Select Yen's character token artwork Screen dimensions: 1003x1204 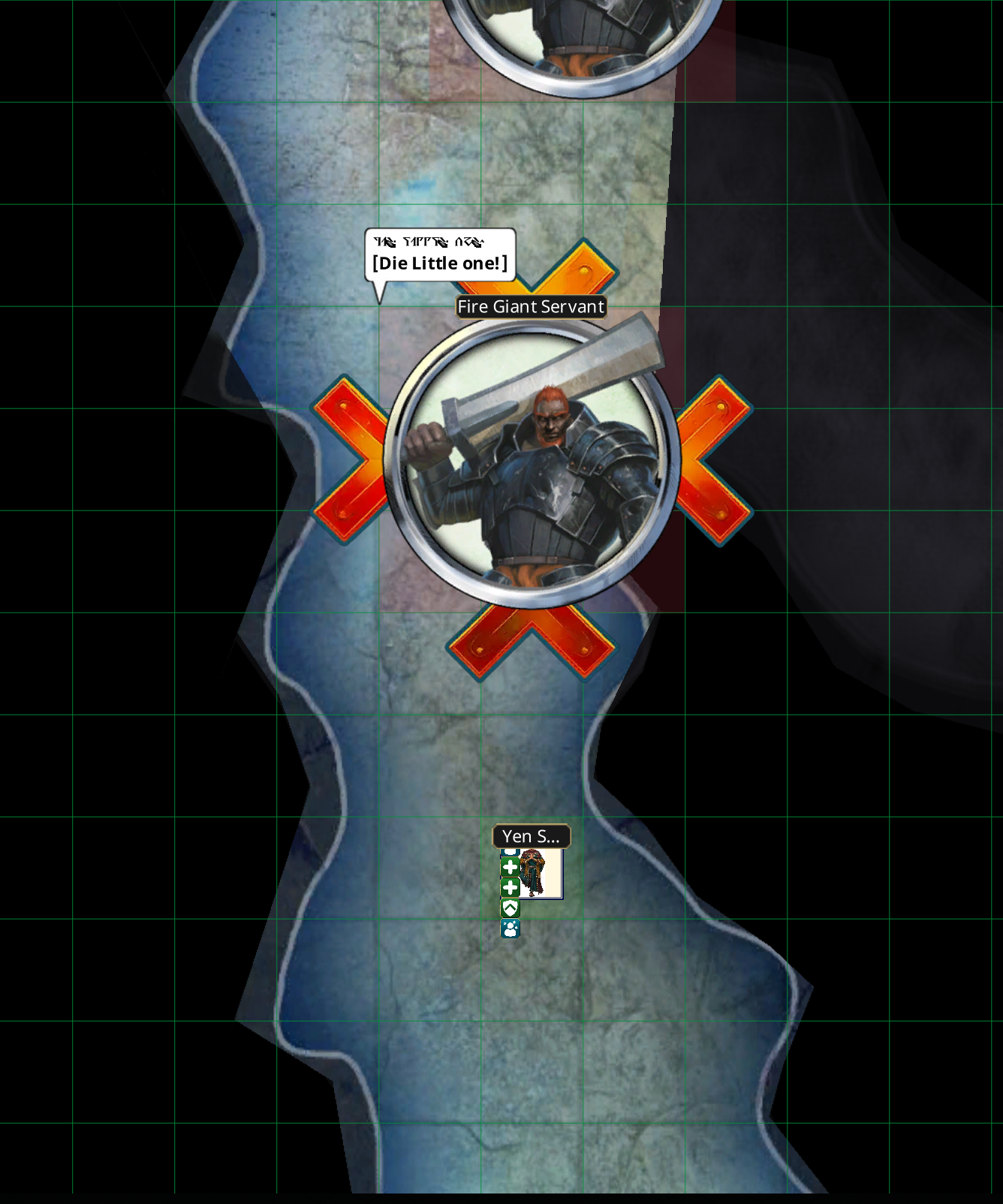(x=533, y=874)
